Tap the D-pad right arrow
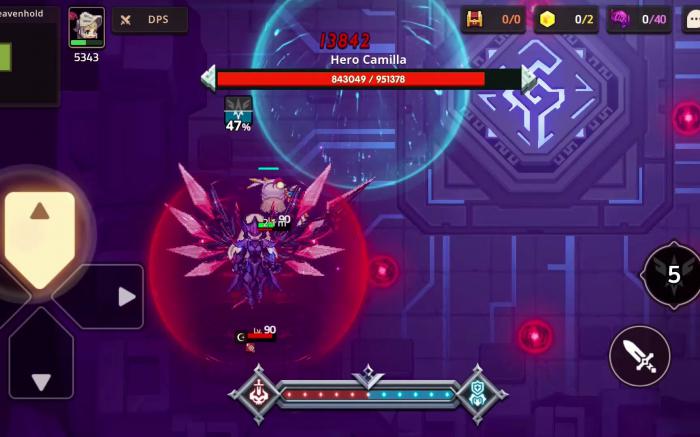700x437 pixels. (122, 296)
